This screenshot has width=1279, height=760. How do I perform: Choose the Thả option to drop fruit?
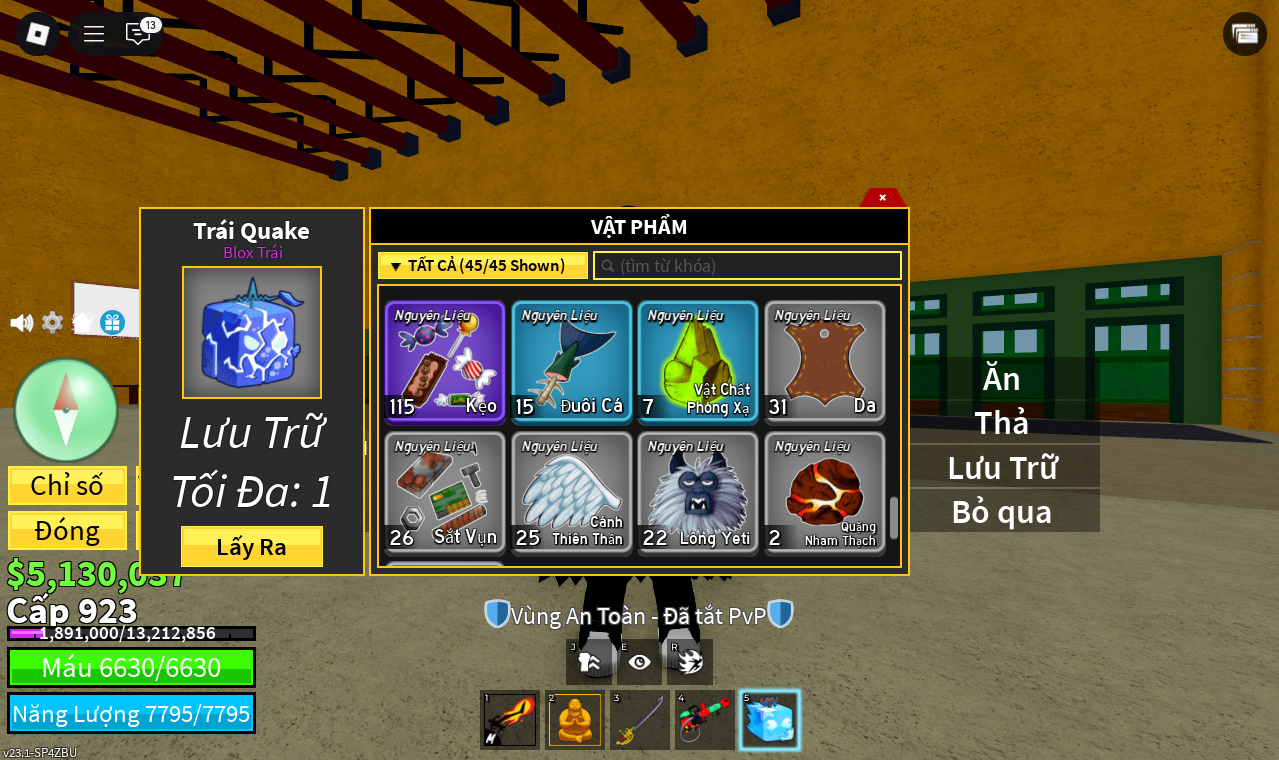point(1001,423)
